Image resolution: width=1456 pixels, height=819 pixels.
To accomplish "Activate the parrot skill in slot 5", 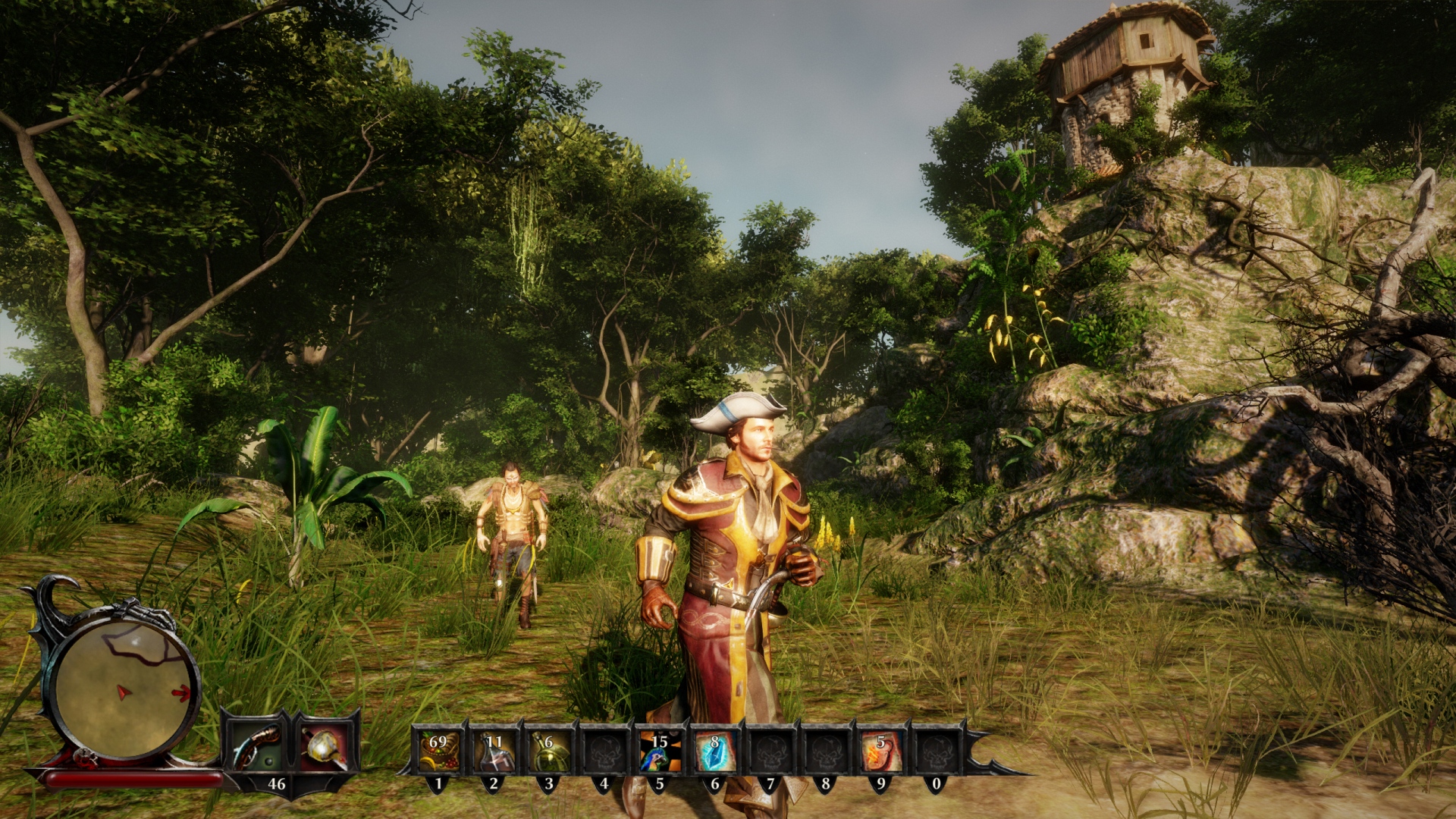I will (659, 750).
